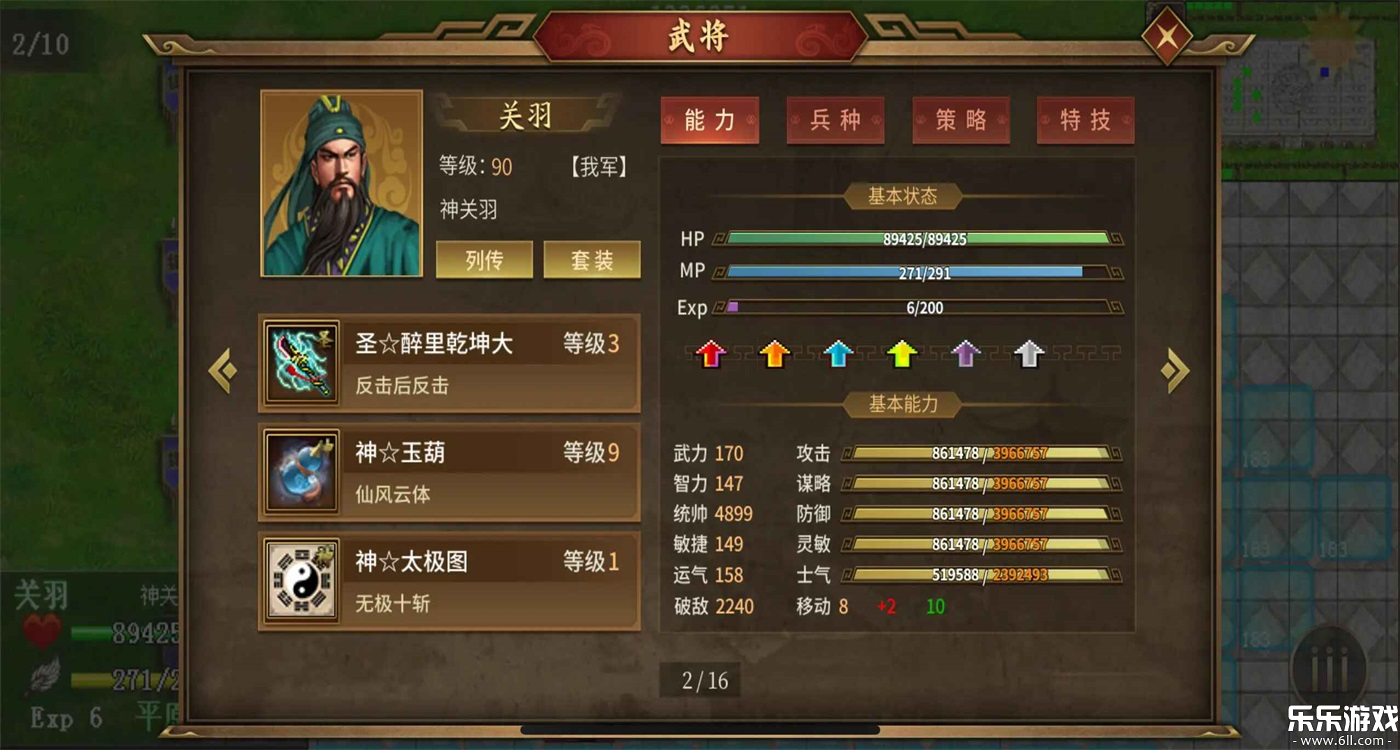Switch to the 特技 tab

coord(1085,119)
